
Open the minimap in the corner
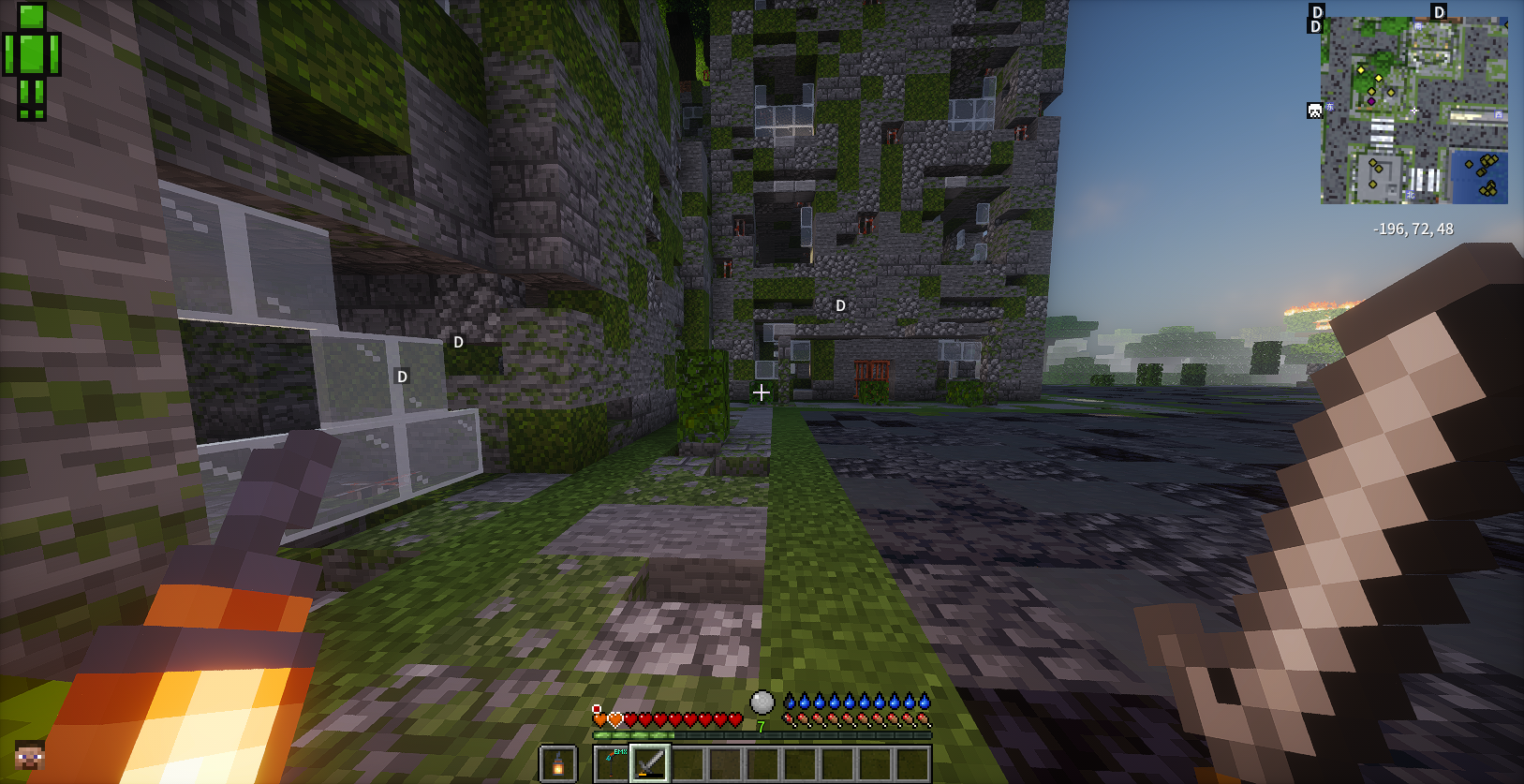point(1413,110)
